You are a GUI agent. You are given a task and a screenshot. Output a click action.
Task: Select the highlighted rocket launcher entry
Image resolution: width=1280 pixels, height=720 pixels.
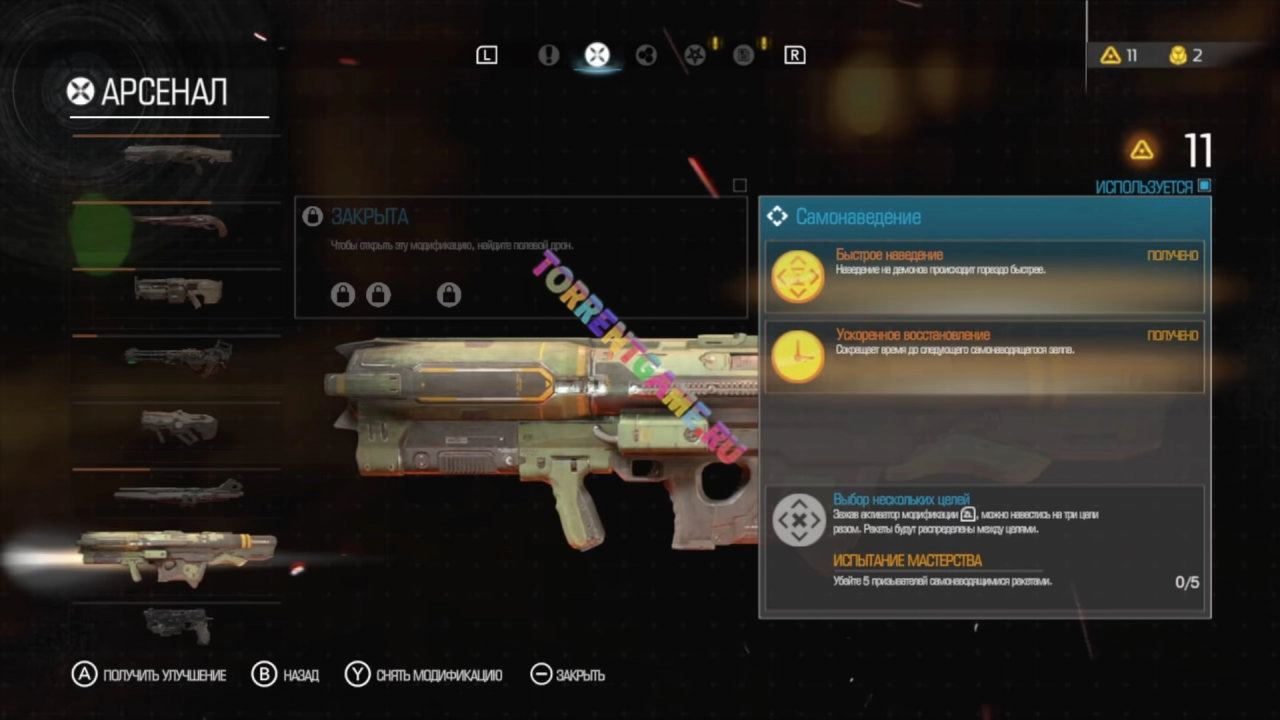click(178, 554)
